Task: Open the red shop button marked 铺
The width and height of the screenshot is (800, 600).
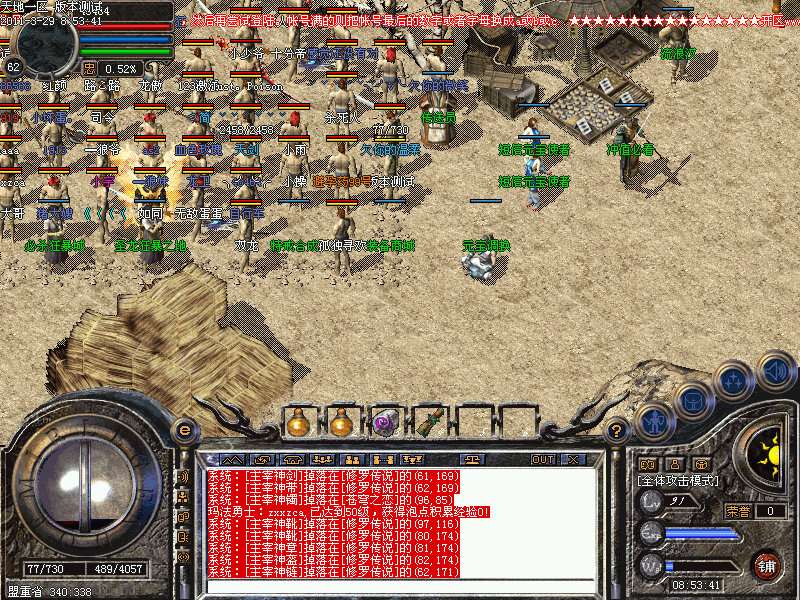Action: (x=766, y=565)
